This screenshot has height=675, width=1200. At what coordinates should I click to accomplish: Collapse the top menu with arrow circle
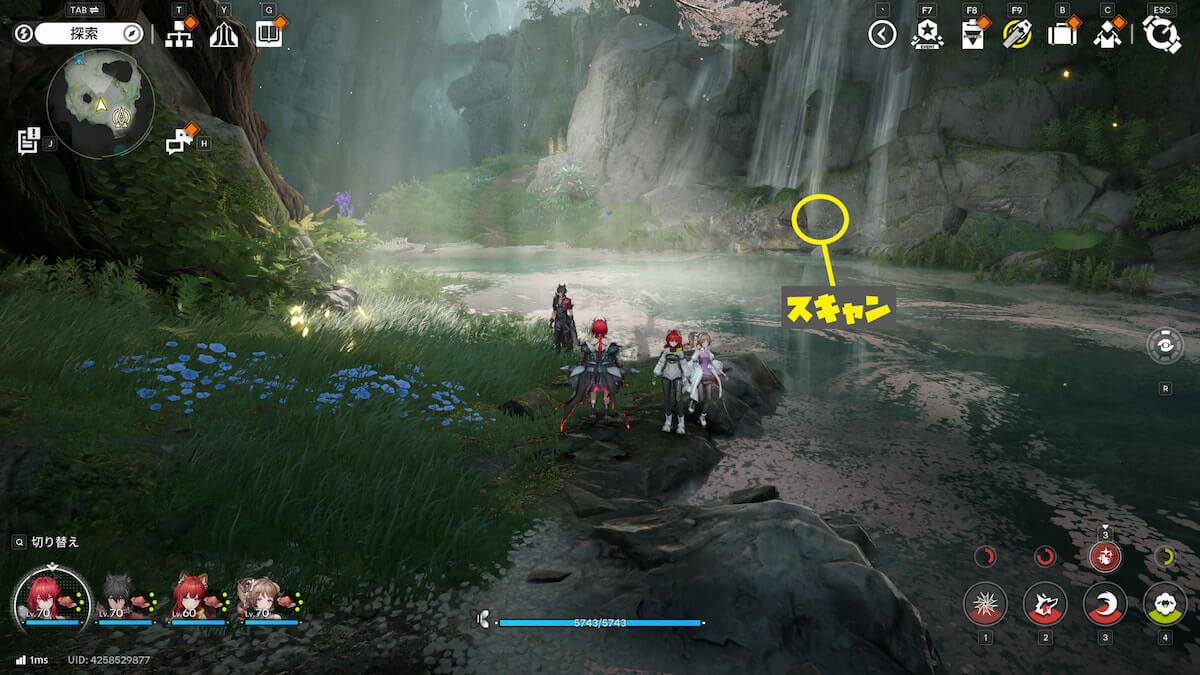[881, 35]
